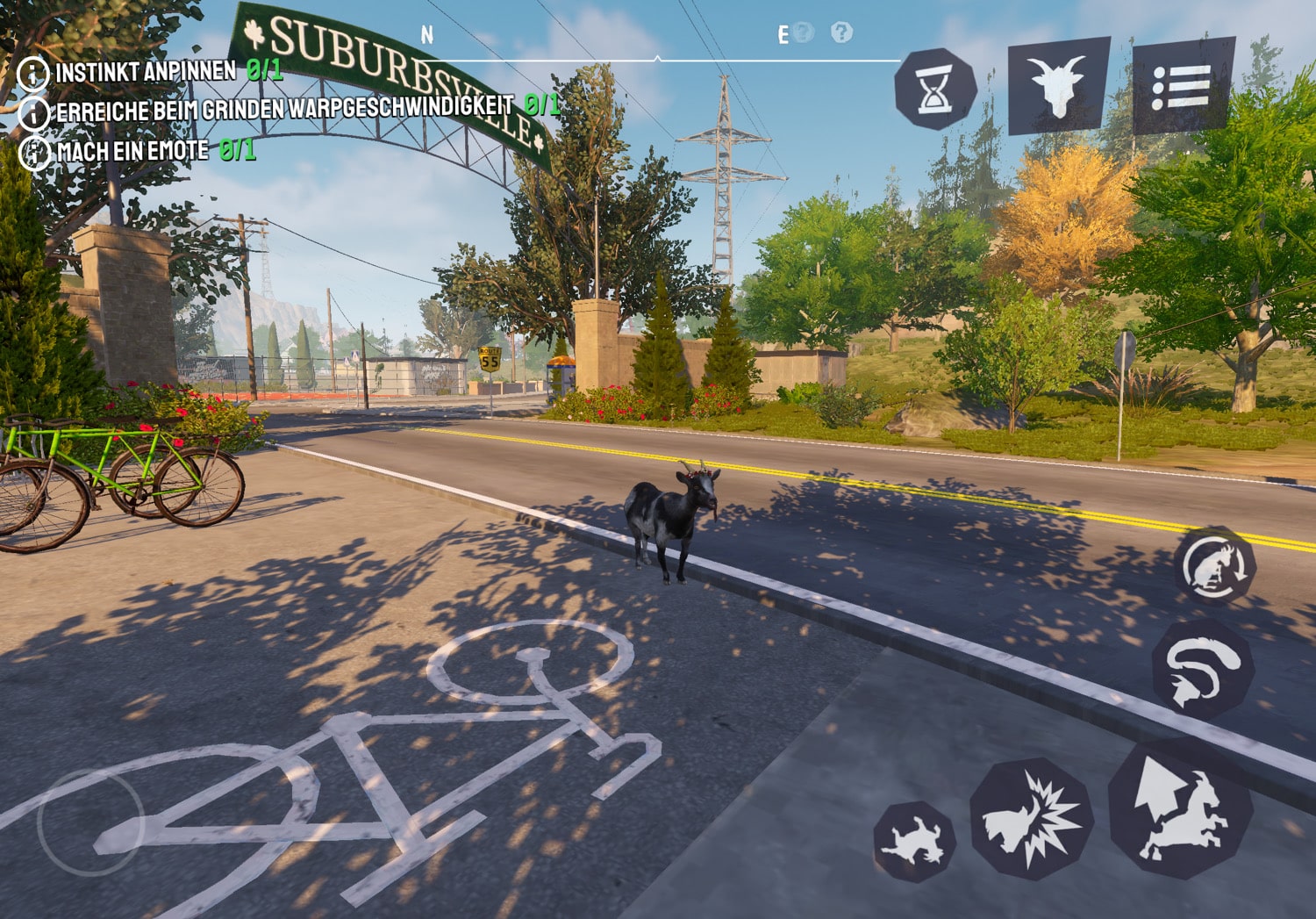Select the Instinkt Anpinnen objective
Screen dimensions: 1316x919
[146, 71]
